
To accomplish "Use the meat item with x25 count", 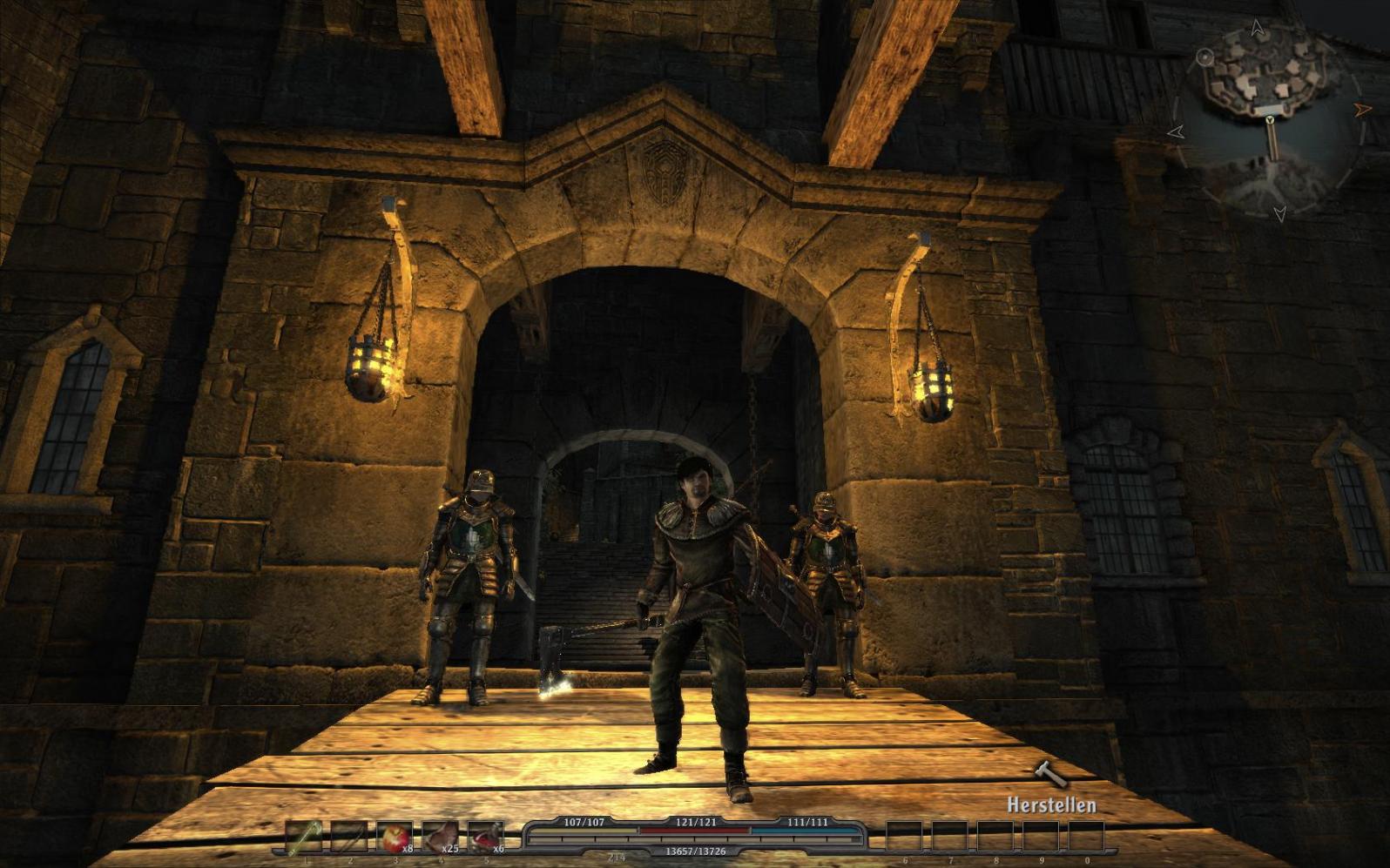I will click(x=441, y=837).
